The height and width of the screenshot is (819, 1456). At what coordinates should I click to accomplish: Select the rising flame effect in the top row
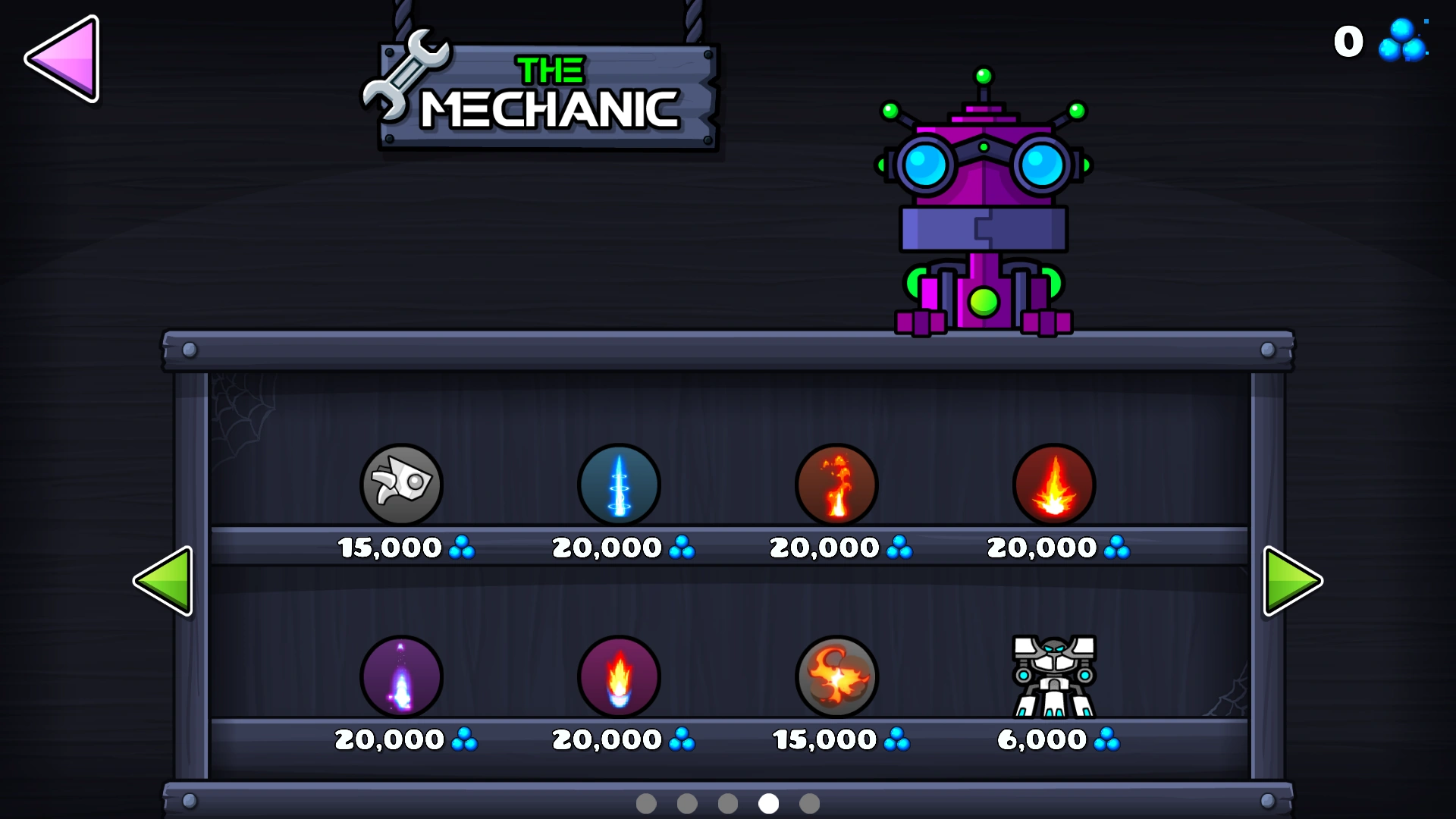[x=837, y=485]
